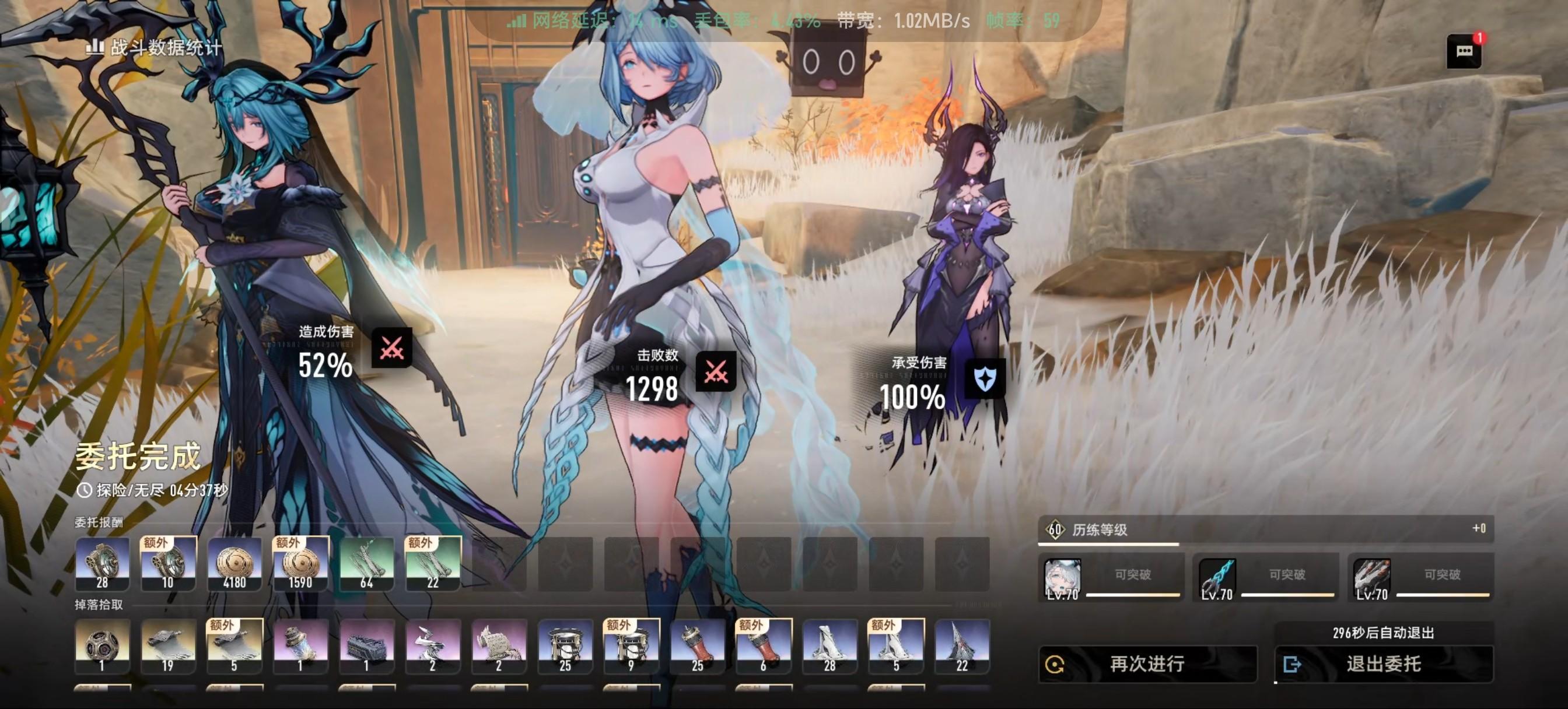Open the 战斗数据统计 battle statistics

point(155,47)
